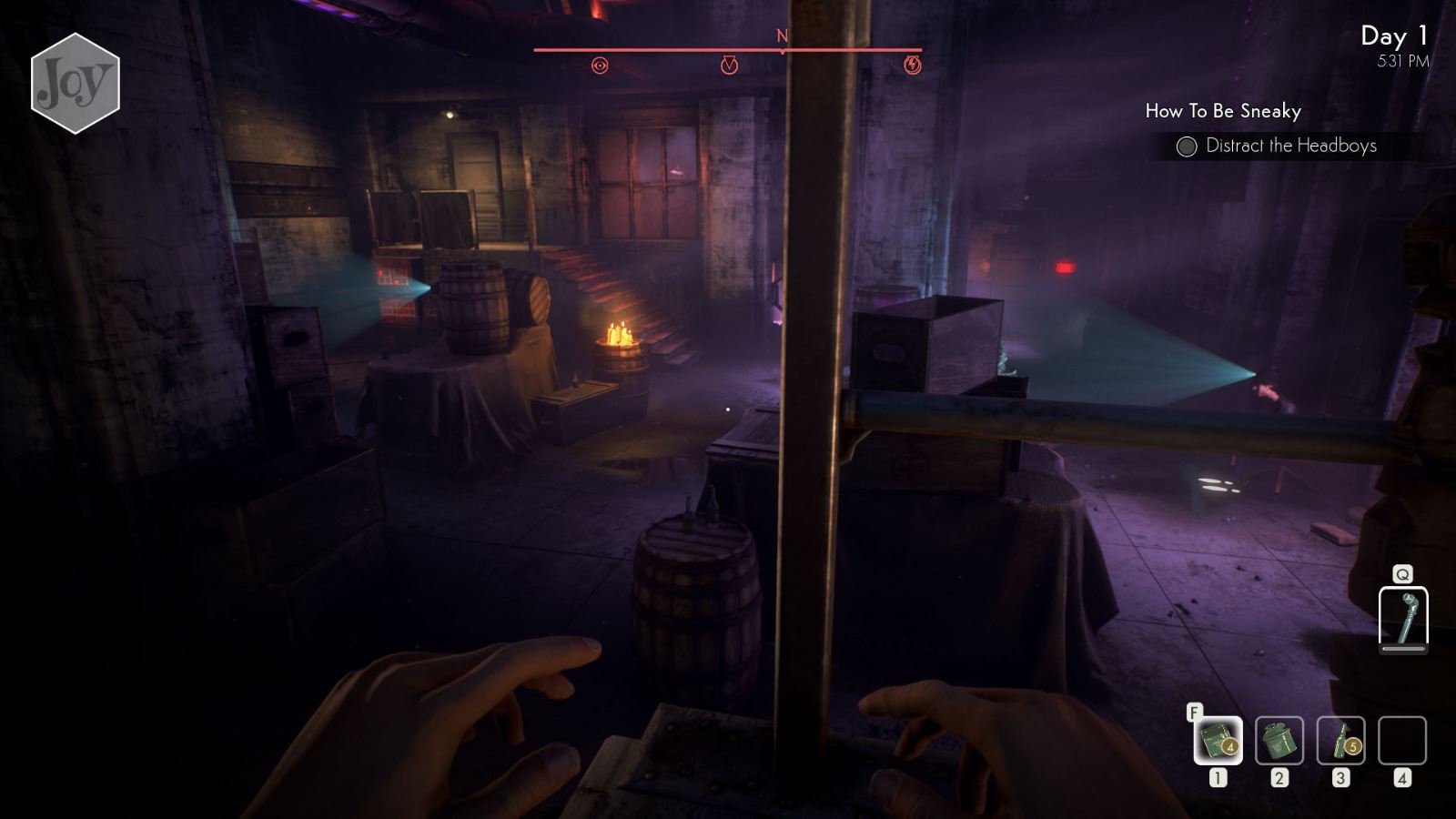
Task: Select the quantity badge showing 4 items
Action: tap(1232, 749)
